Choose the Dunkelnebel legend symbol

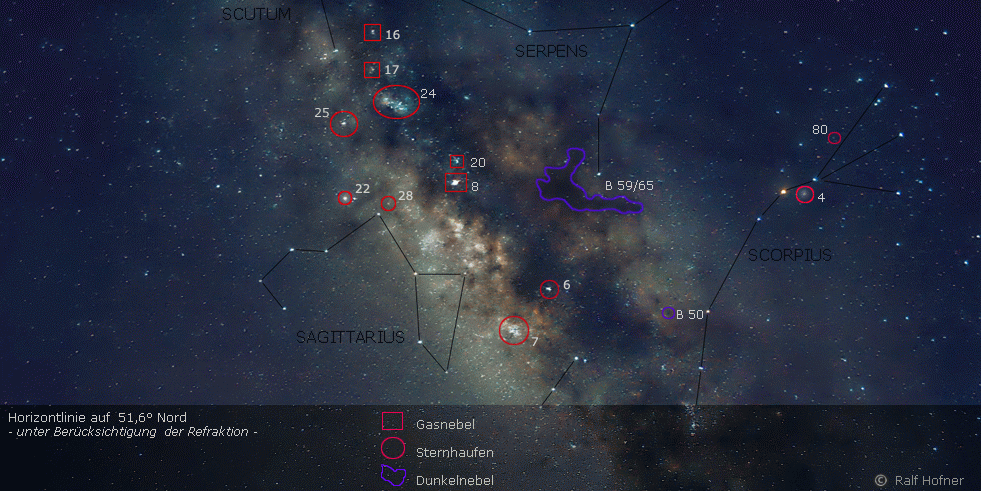(393, 478)
